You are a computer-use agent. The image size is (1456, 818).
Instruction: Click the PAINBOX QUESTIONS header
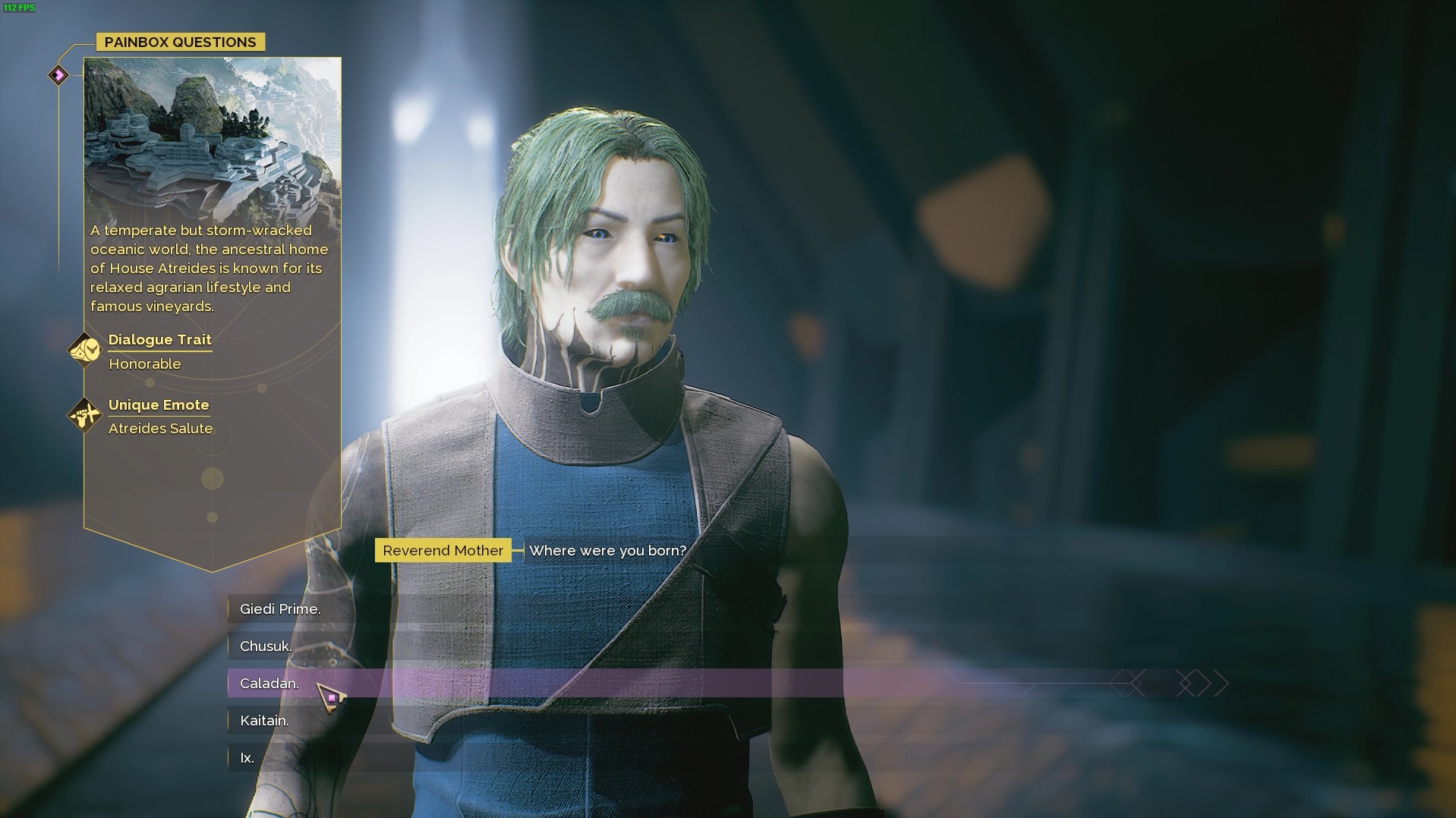[x=180, y=42]
